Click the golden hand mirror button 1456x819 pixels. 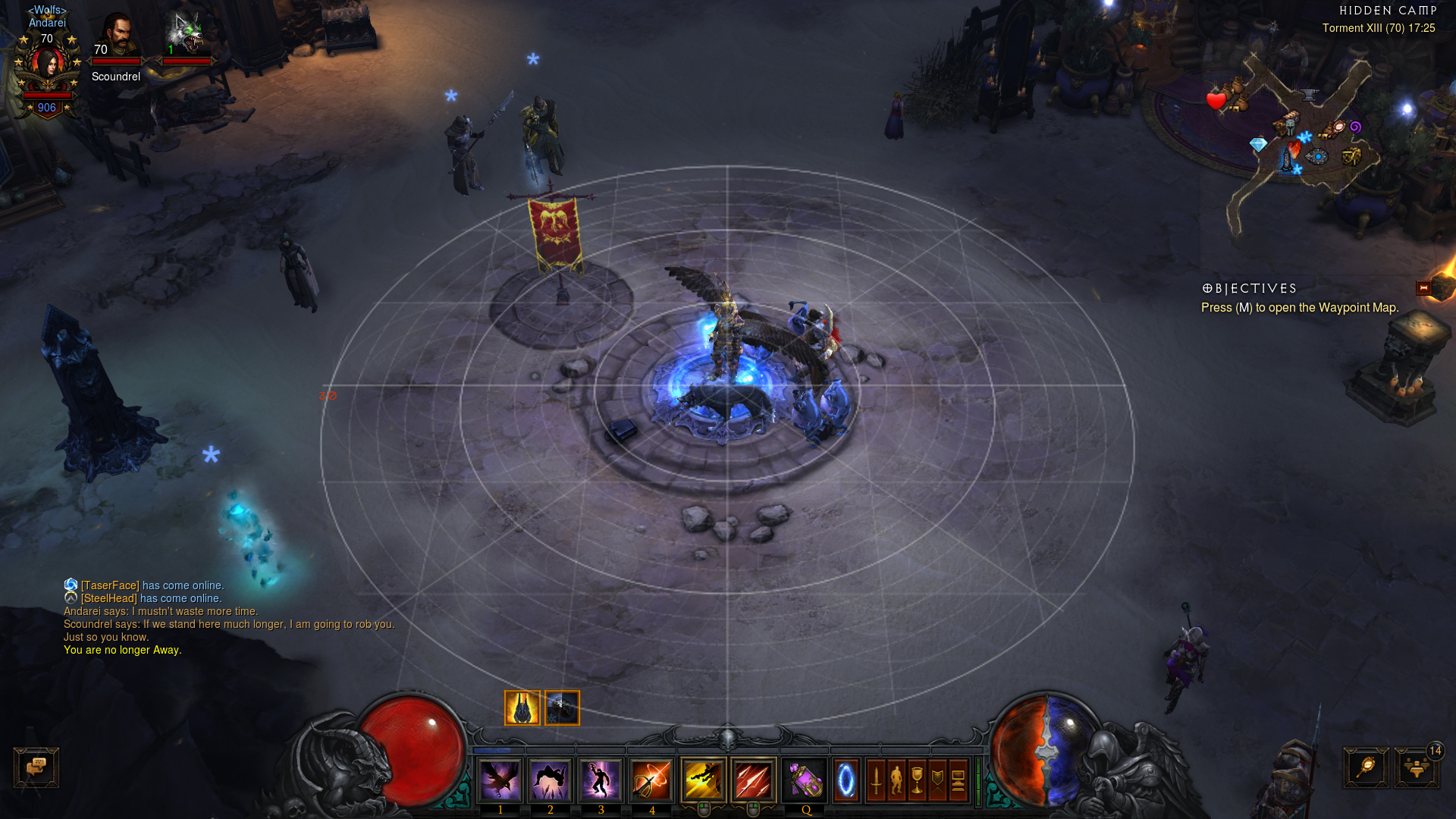tap(1366, 767)
